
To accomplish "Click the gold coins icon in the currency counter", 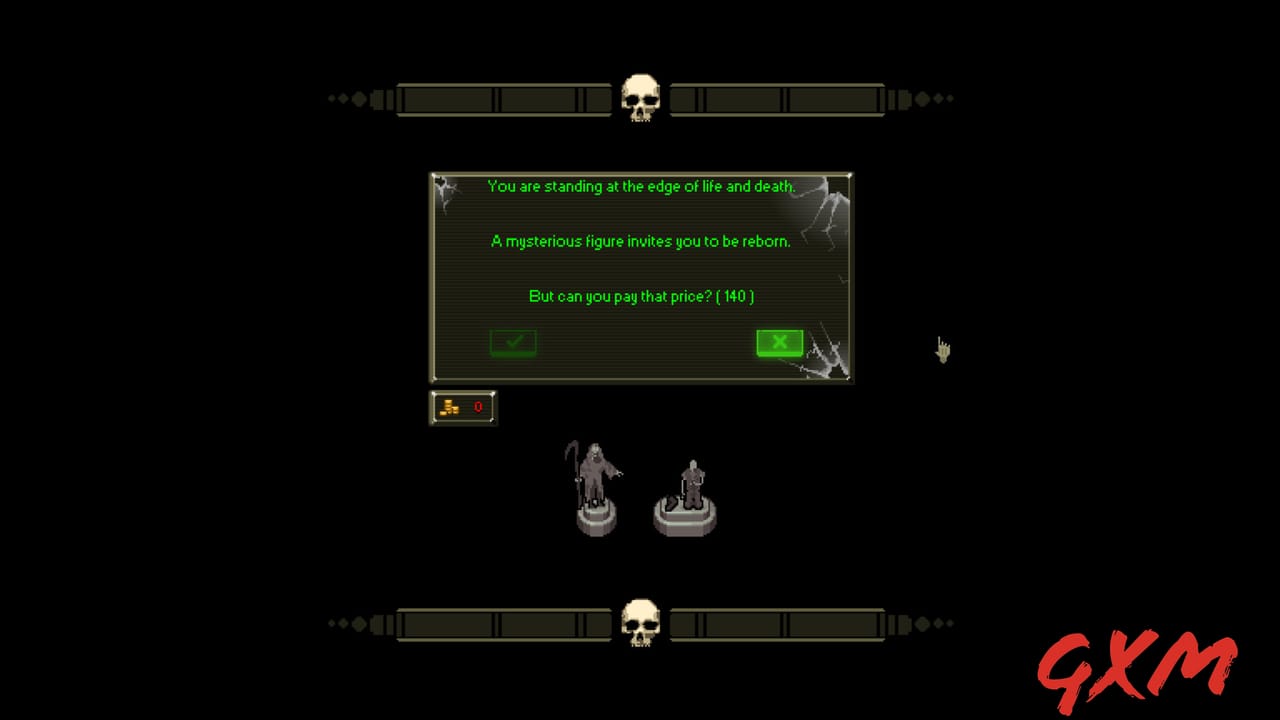I will [450, 406].
